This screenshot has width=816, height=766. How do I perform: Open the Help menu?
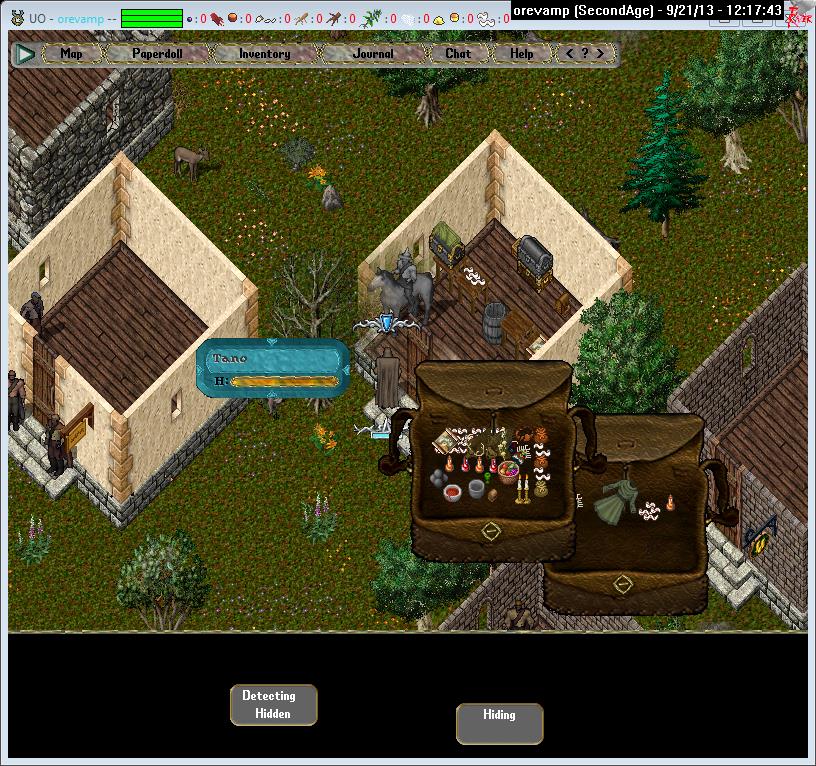pos(522,54)
